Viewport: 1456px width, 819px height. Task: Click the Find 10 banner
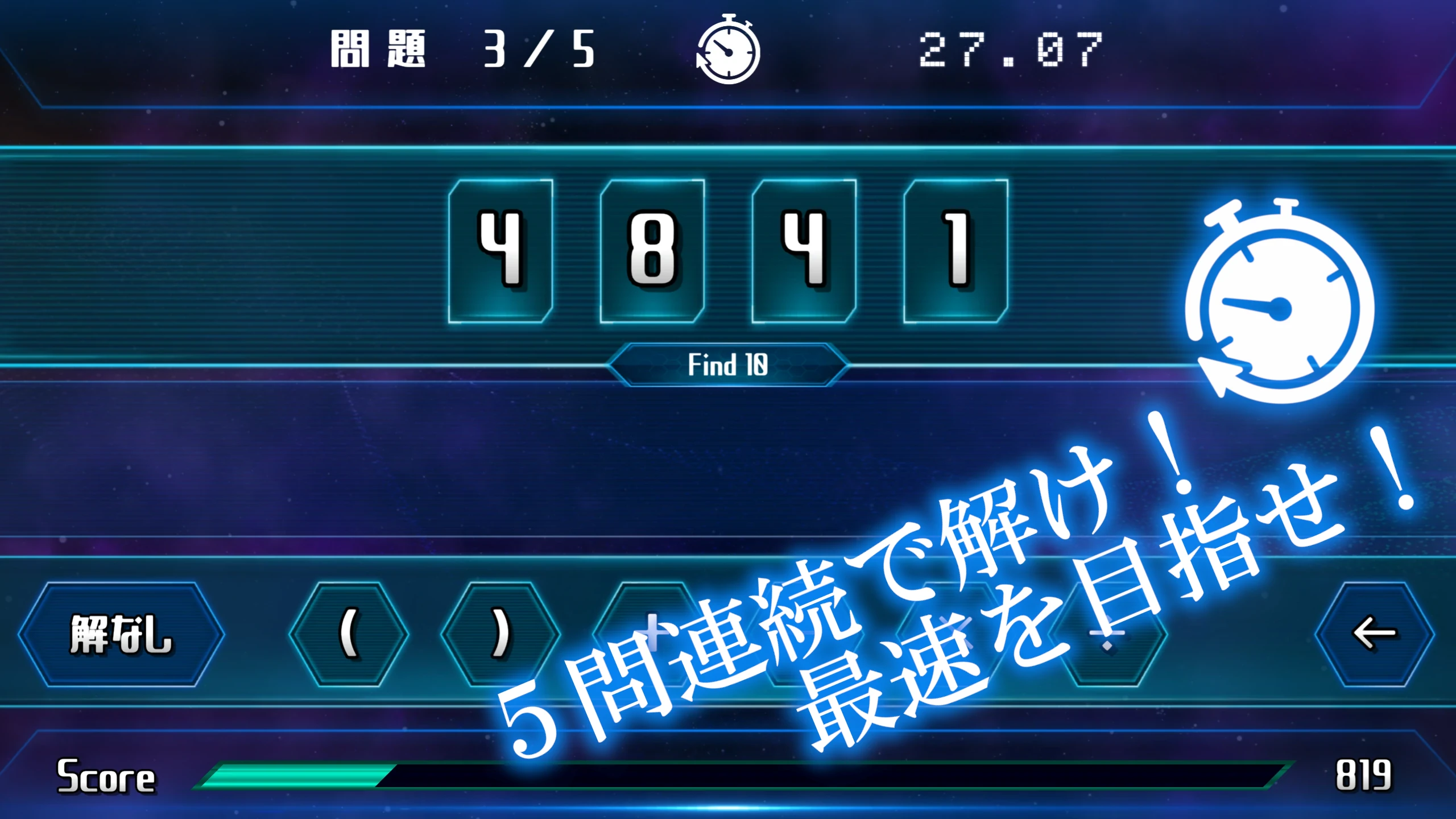[x=725, y=364]
